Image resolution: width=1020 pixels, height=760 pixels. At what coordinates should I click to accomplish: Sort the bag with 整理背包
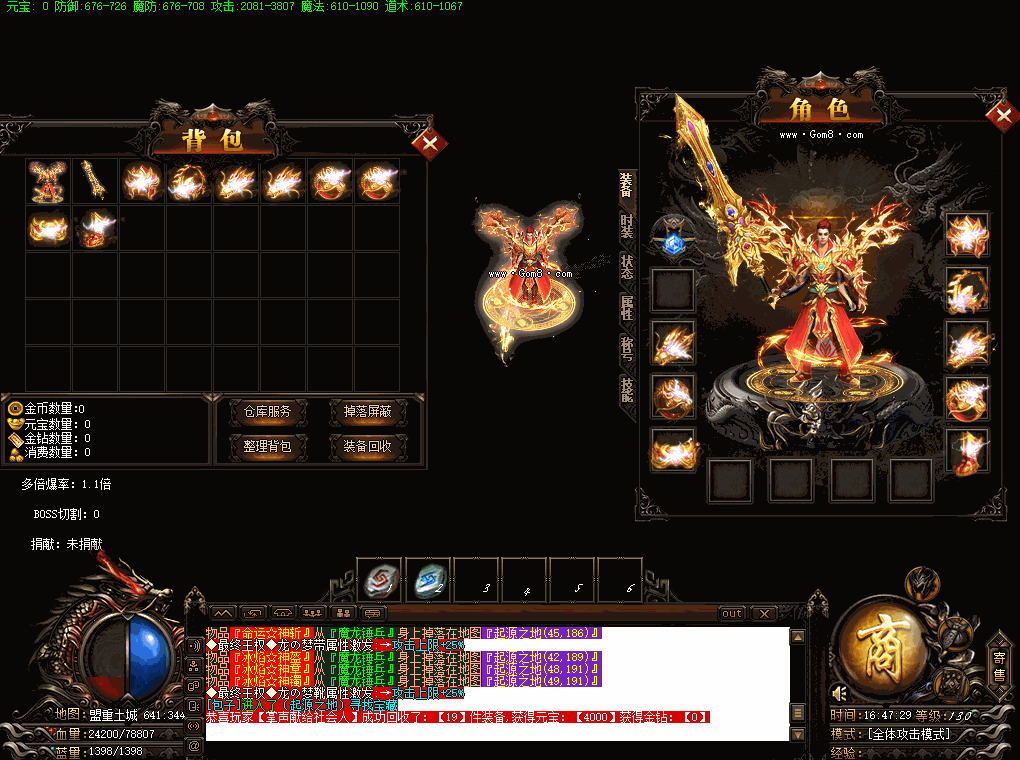tap(267, 446)
